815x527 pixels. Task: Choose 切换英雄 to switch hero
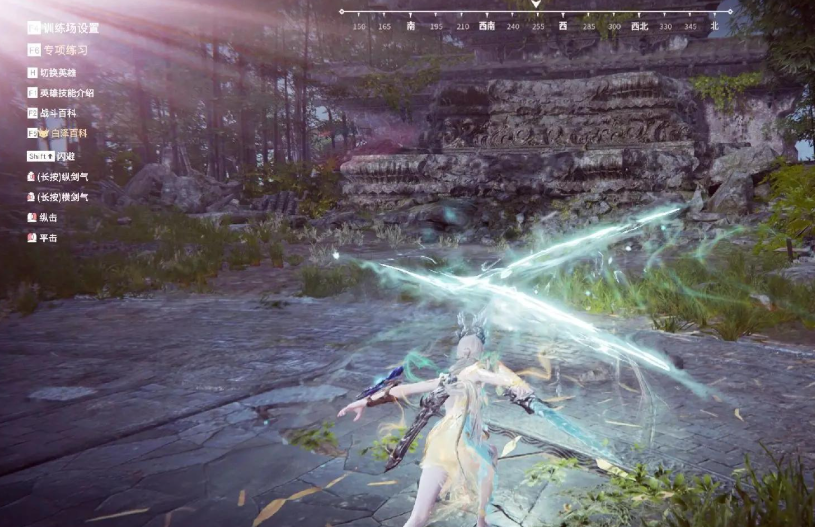(x=58, y=73)
